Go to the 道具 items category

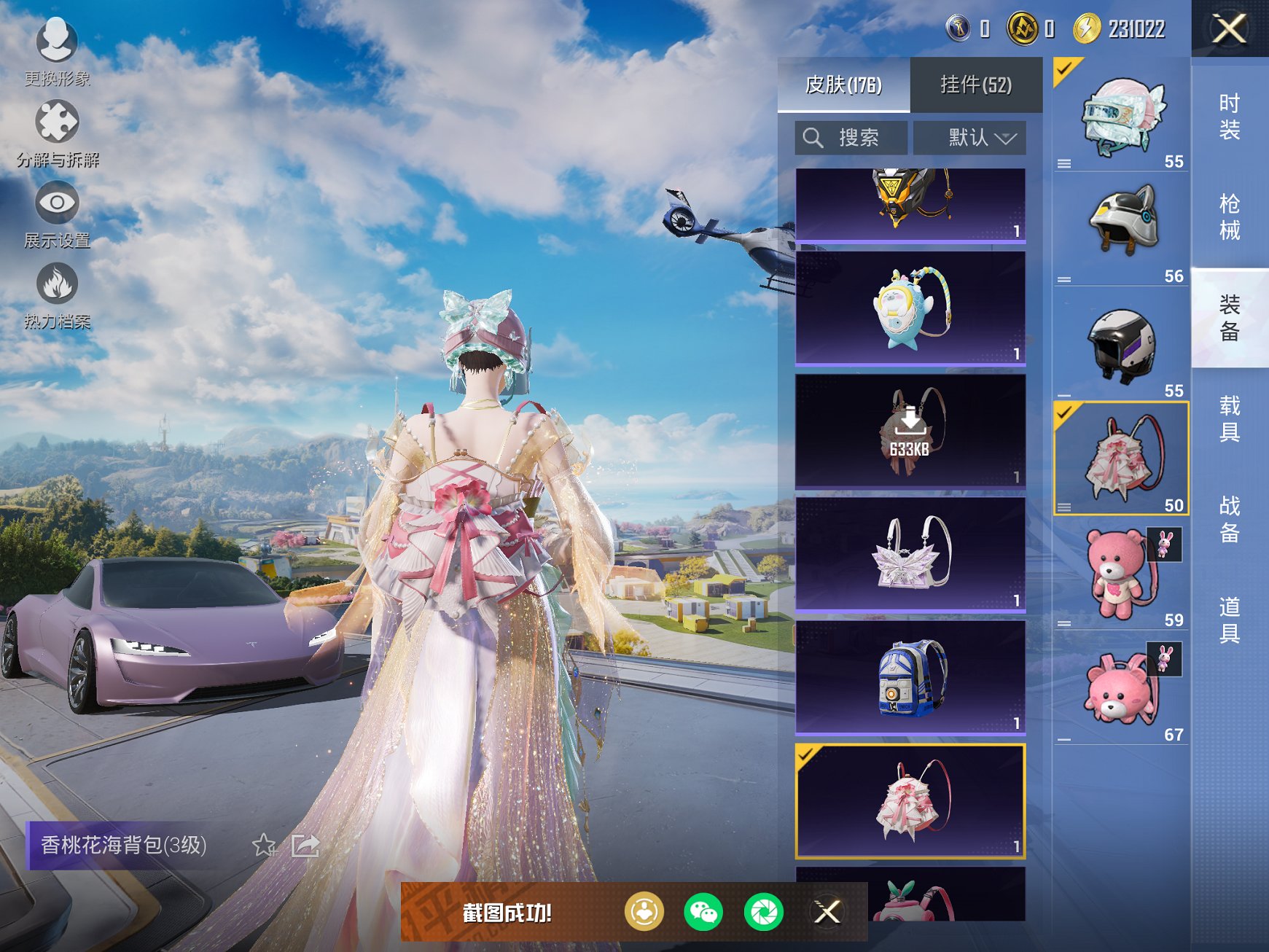click(x=1229, y=620)
